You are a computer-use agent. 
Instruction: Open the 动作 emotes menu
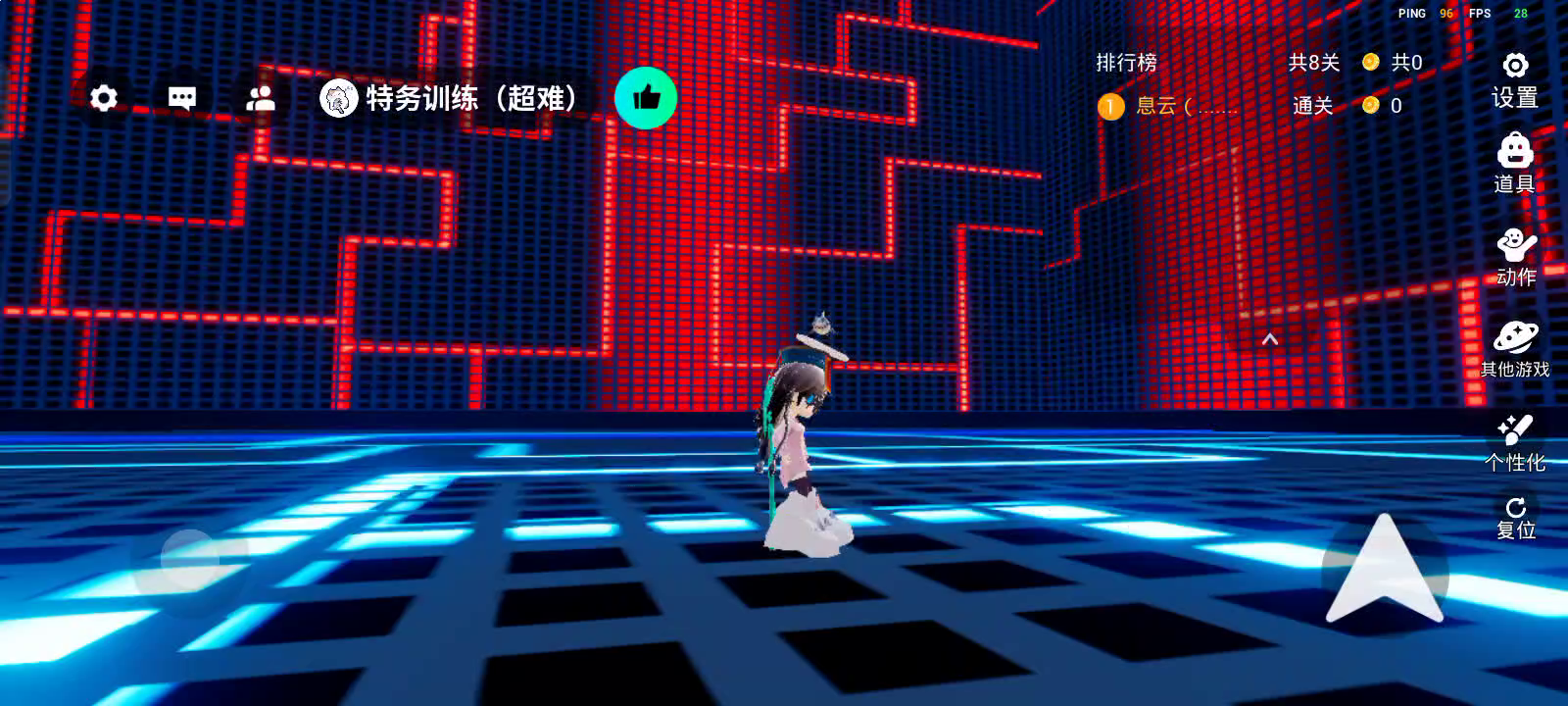click(x=1515, y=257)
